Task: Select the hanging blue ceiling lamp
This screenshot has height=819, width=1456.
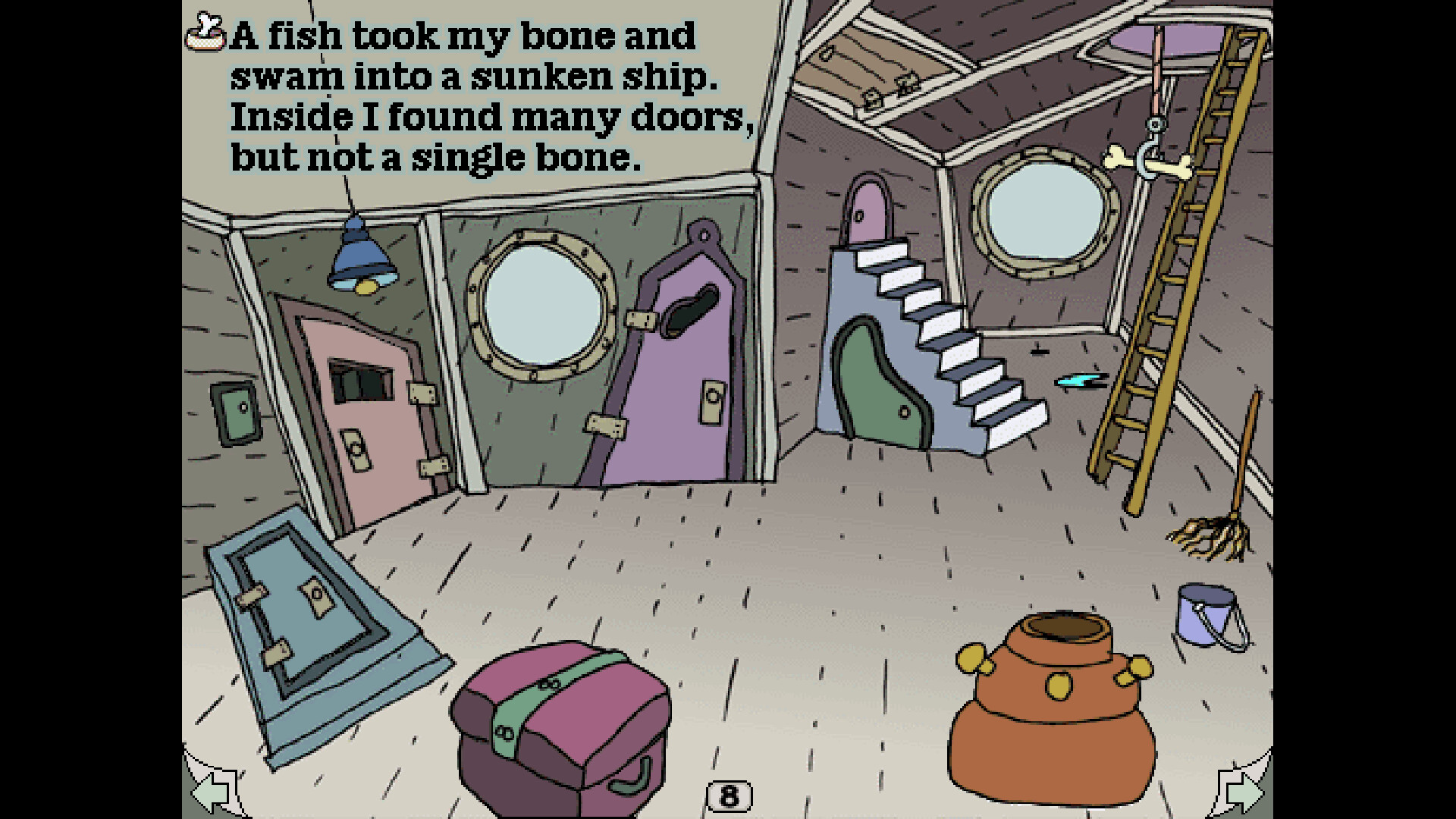Action: pyautogui.click(x=360, y=262)
